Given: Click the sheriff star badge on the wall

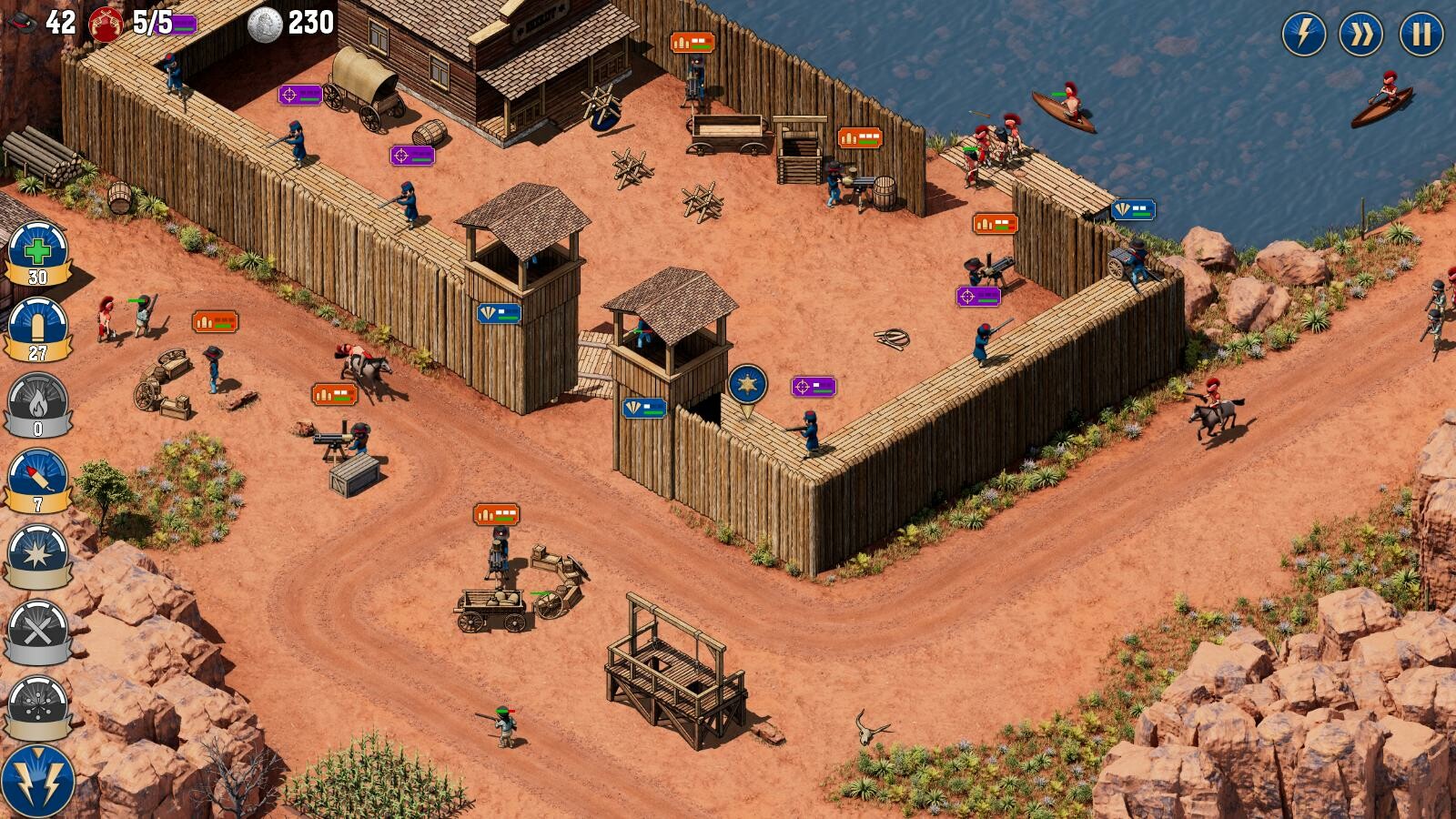Looking at the screenshot, I should (x=746, y=382).
